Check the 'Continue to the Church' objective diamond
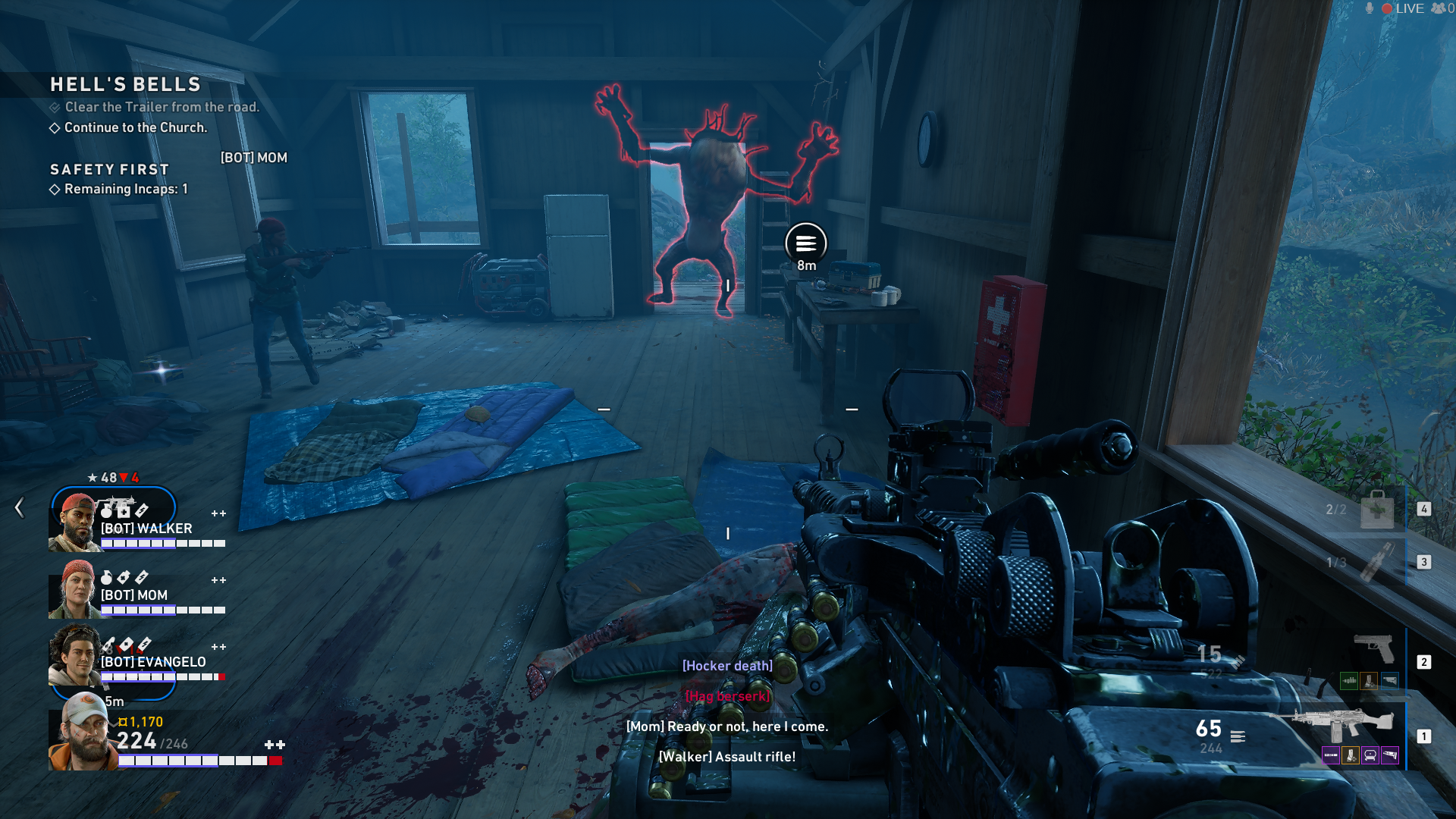This screenshot has width=1456, height=819. pyautogui.click(x=56, y=128)
